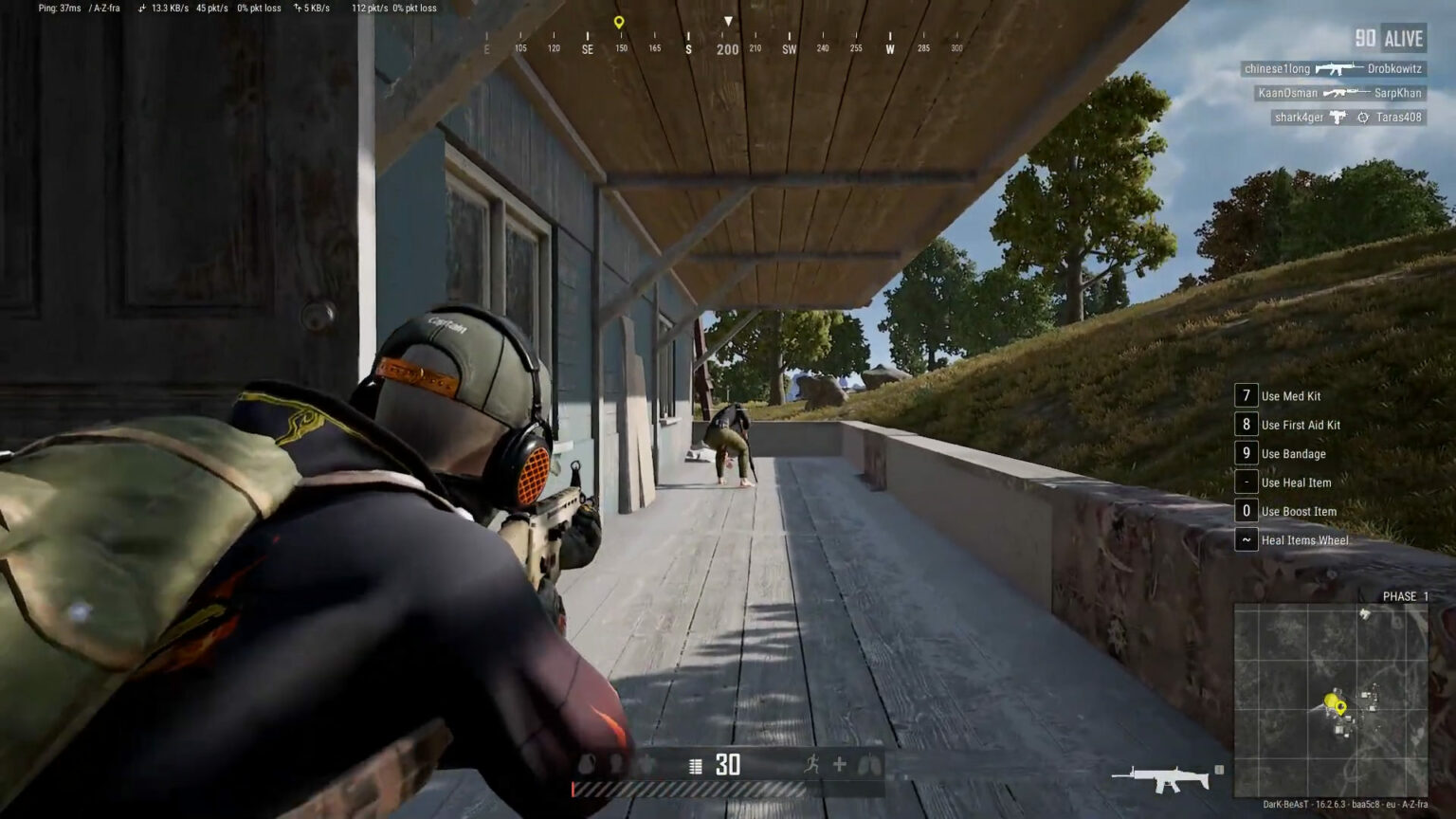
Task: Click the ammo count showing 30
Action: click(x=728, y=765)
